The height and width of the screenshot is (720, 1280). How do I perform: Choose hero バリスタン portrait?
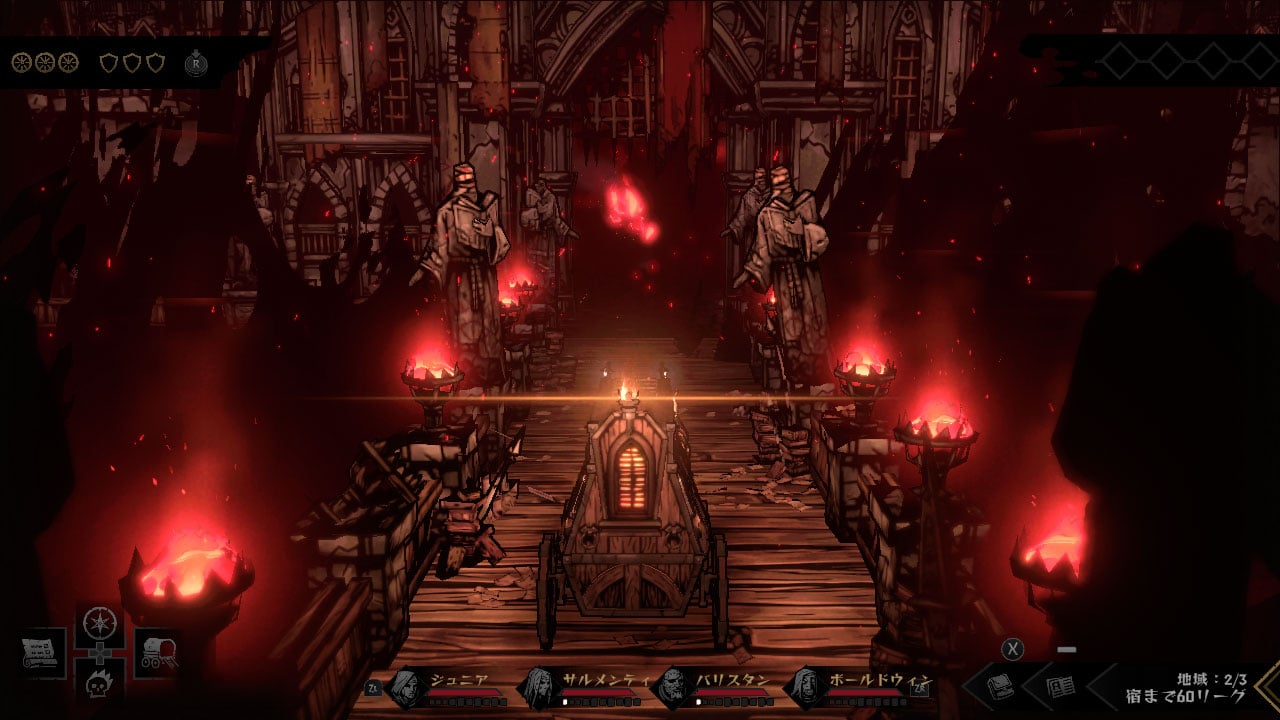[x=672, y=687]
